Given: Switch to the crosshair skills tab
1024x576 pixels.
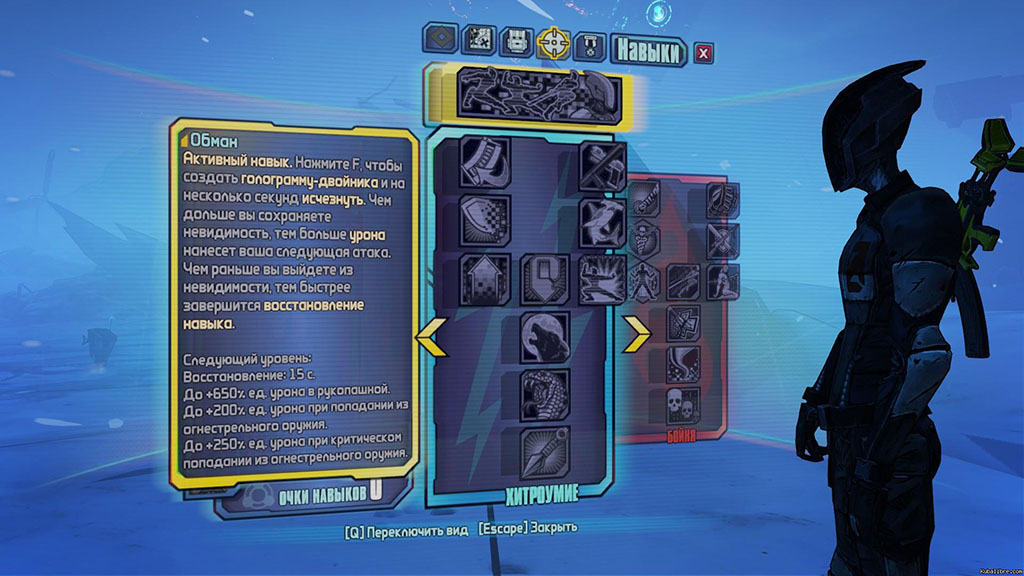Looking at the screenshot, I should point(554,42).
